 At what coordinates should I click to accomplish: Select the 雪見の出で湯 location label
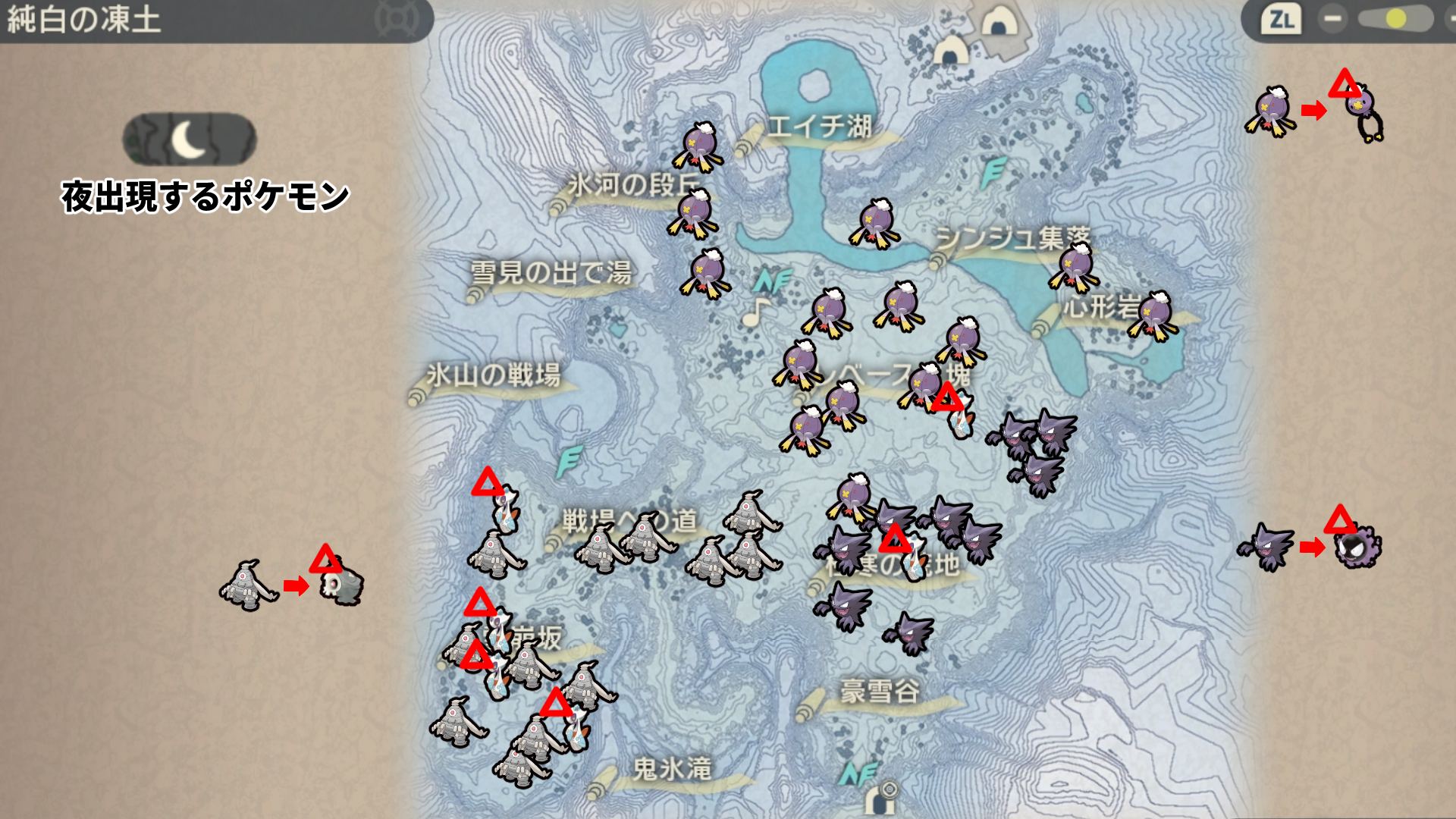551,272
